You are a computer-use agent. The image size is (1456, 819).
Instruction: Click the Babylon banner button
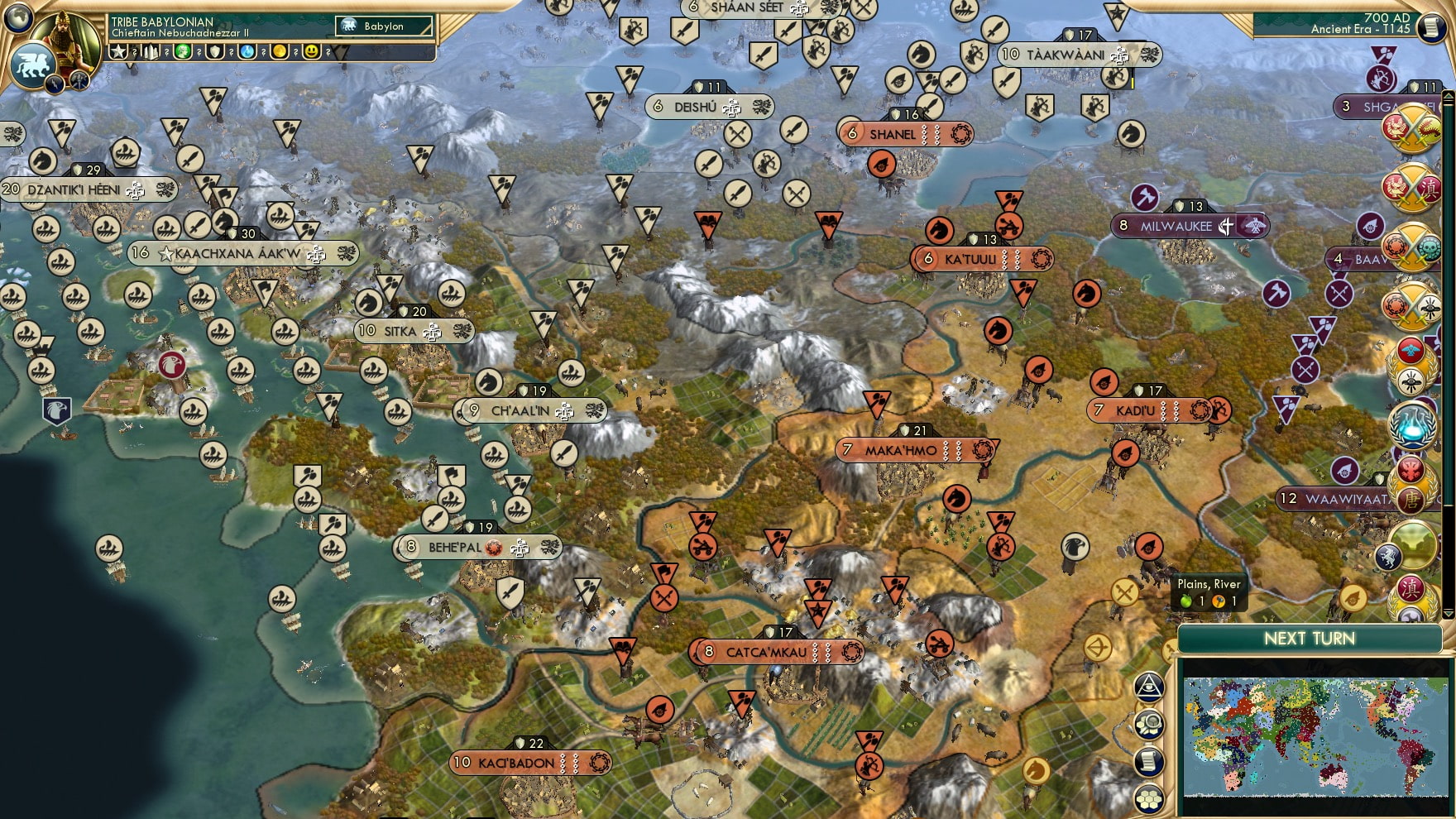coord(383,26)
